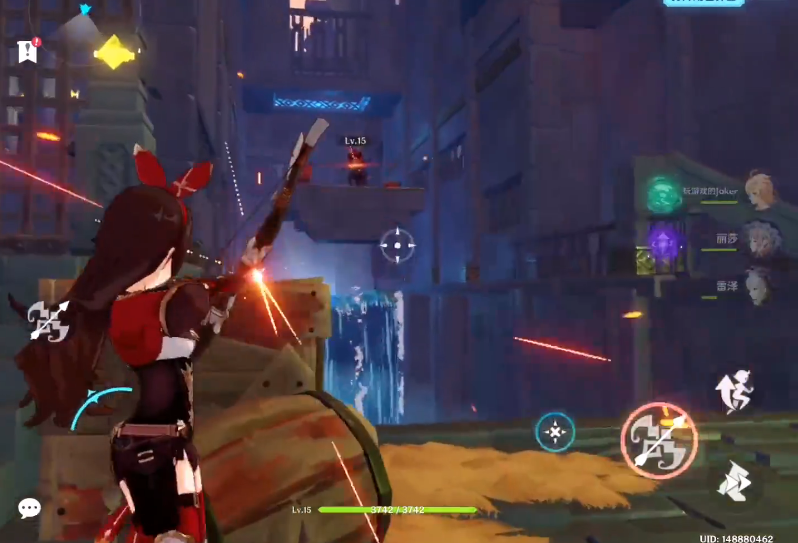Switch to party member 雷泽
Viewport: 798px width, 543px height.
point(760,285)
